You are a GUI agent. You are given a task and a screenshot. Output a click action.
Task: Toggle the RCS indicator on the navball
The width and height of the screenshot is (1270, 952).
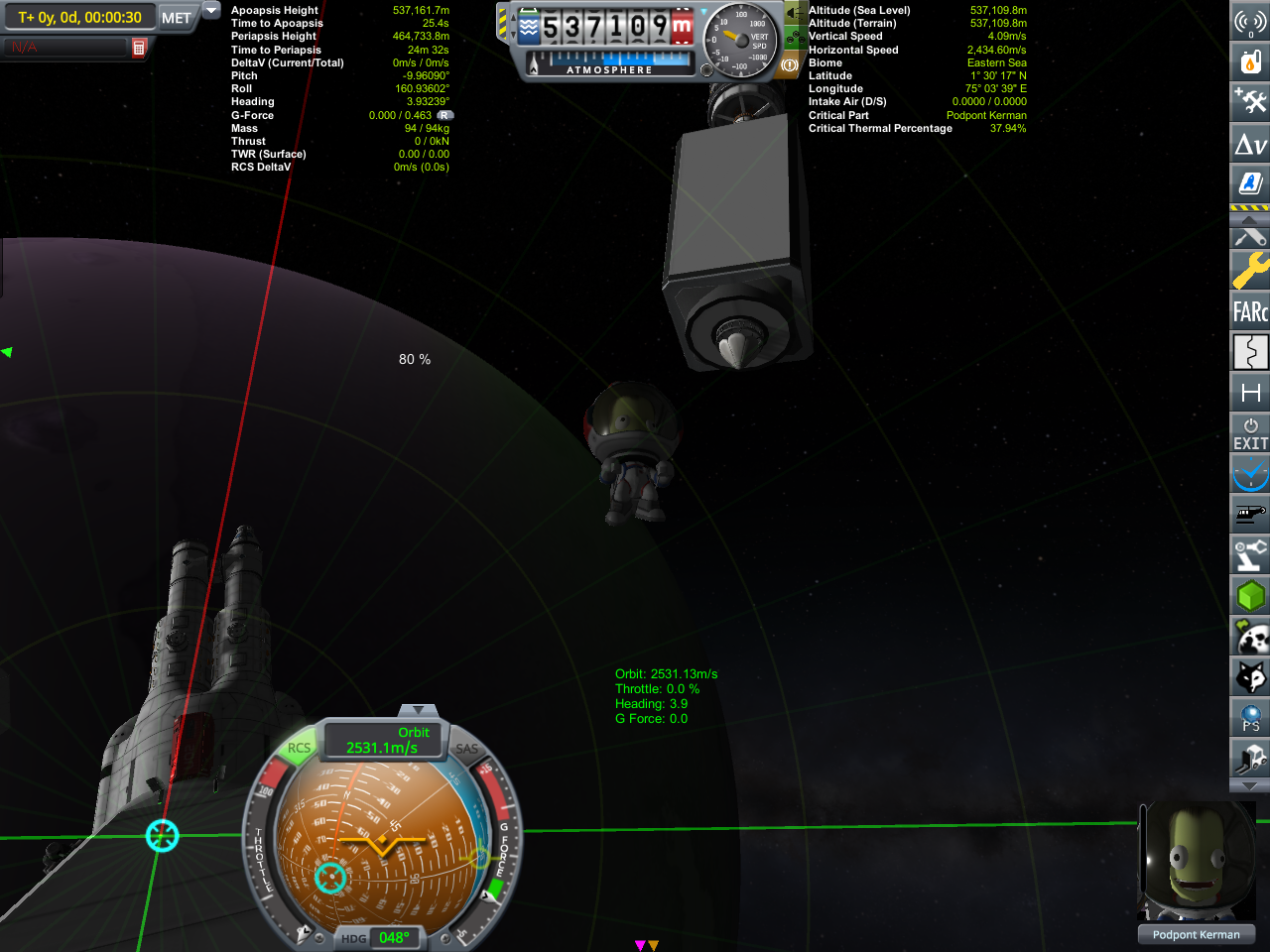[x=299, y=748]
